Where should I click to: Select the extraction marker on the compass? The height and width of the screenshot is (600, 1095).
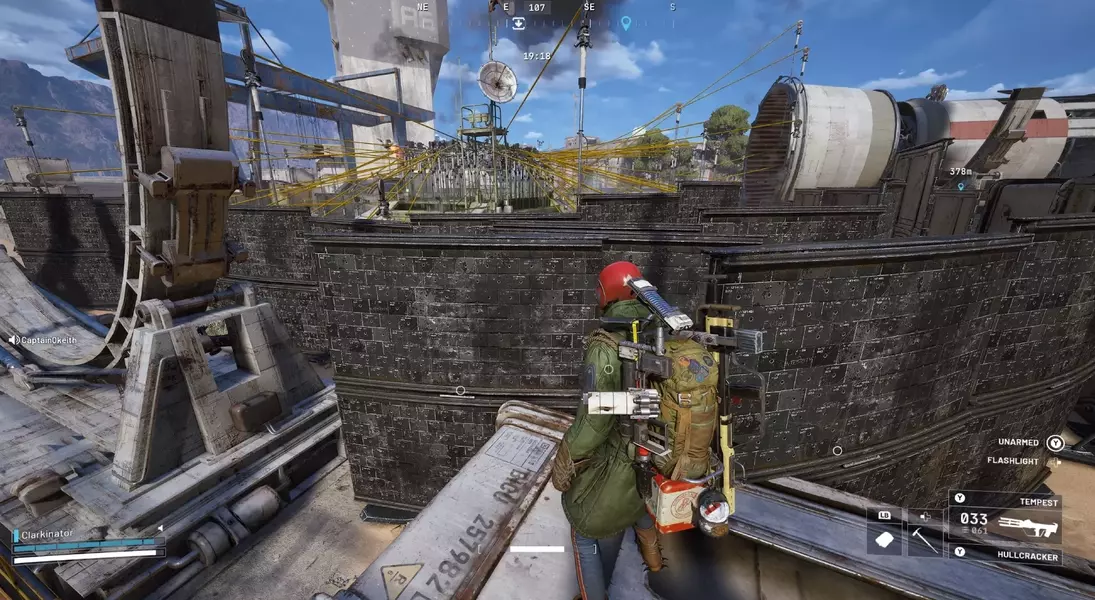coord(519,22)
